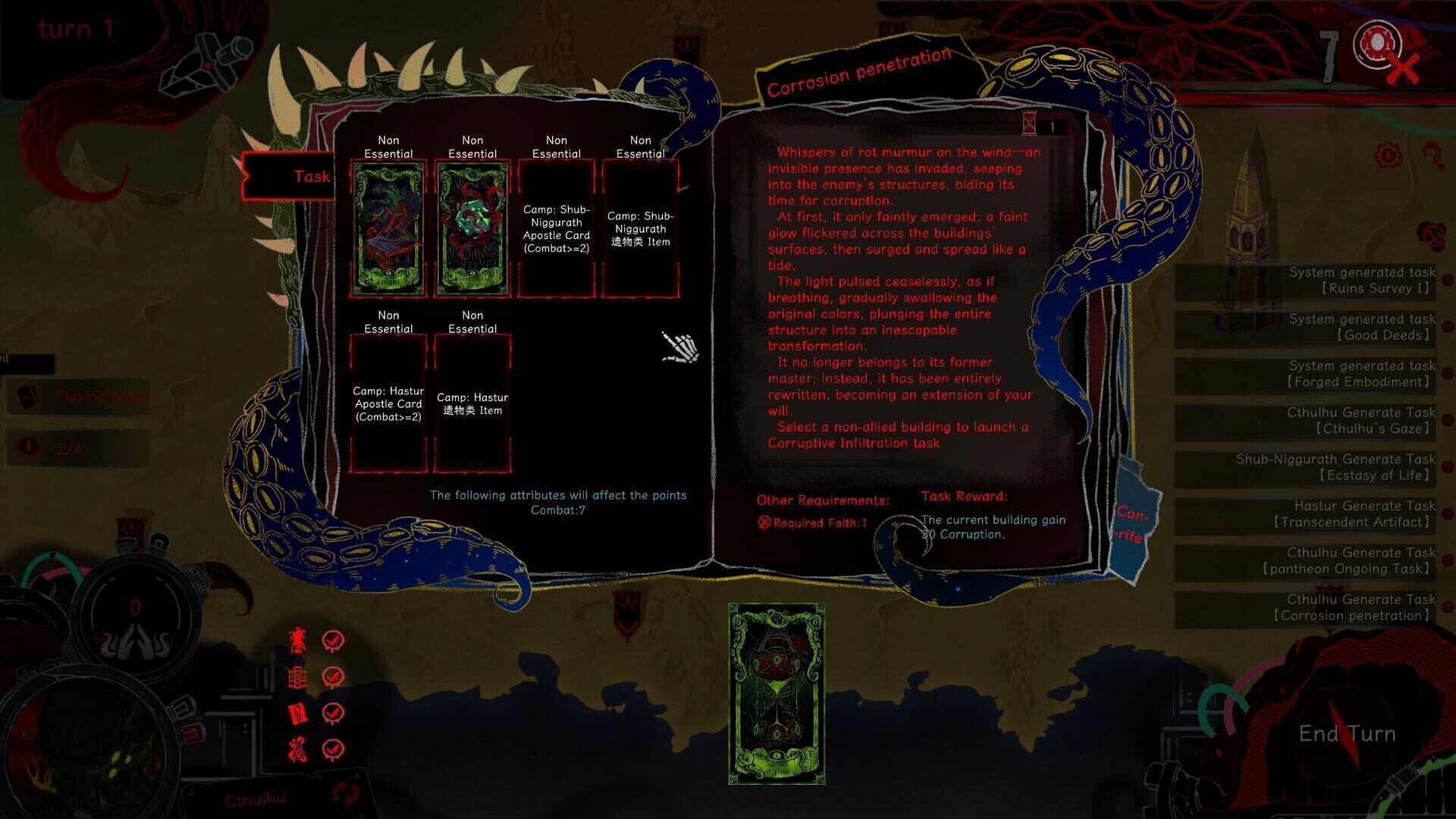Switch to the Task tab

click(x=311, y=177)
